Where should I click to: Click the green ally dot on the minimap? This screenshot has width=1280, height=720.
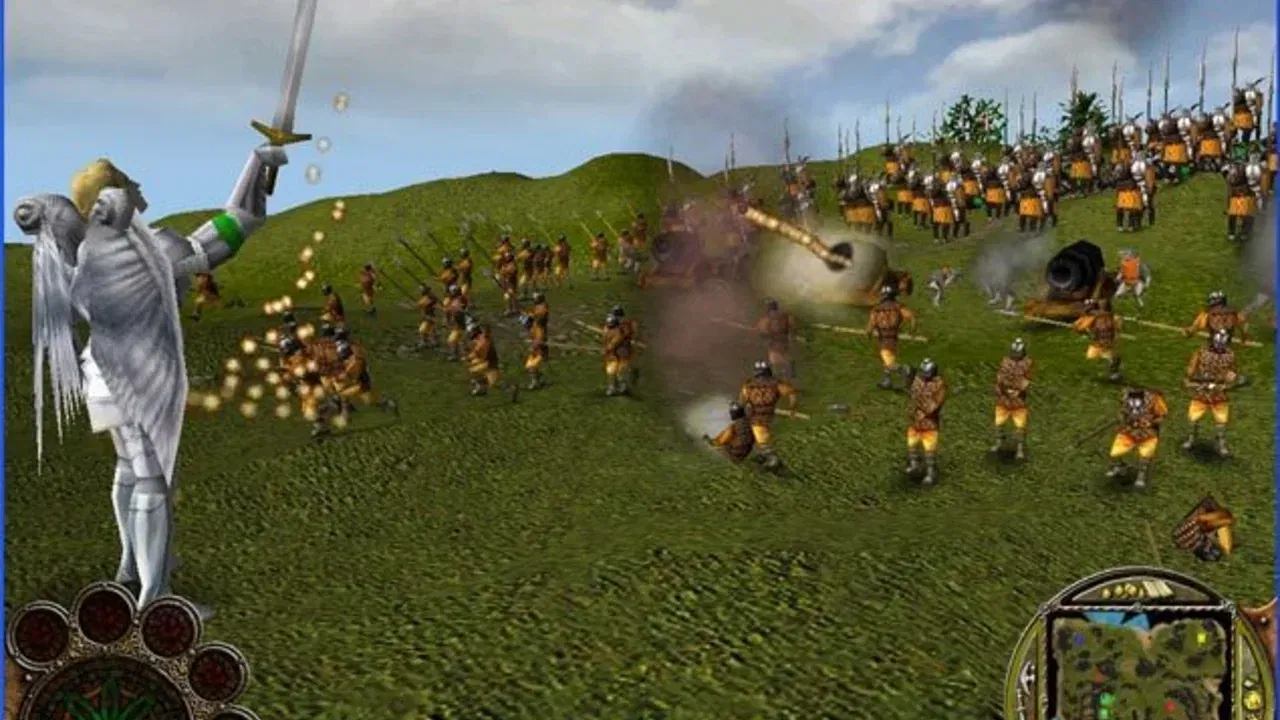[1105, 700]
